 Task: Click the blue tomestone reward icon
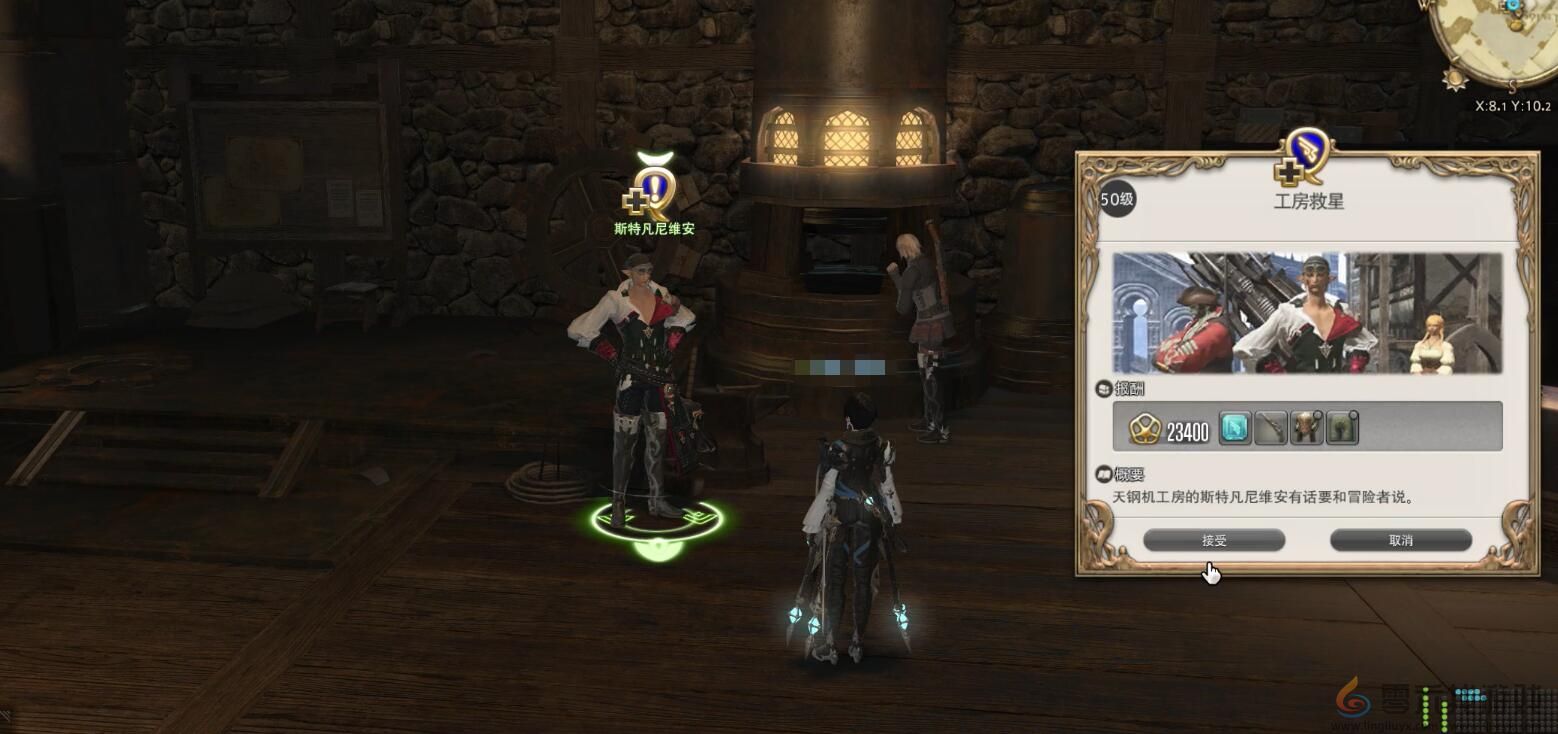point(1234,428)
